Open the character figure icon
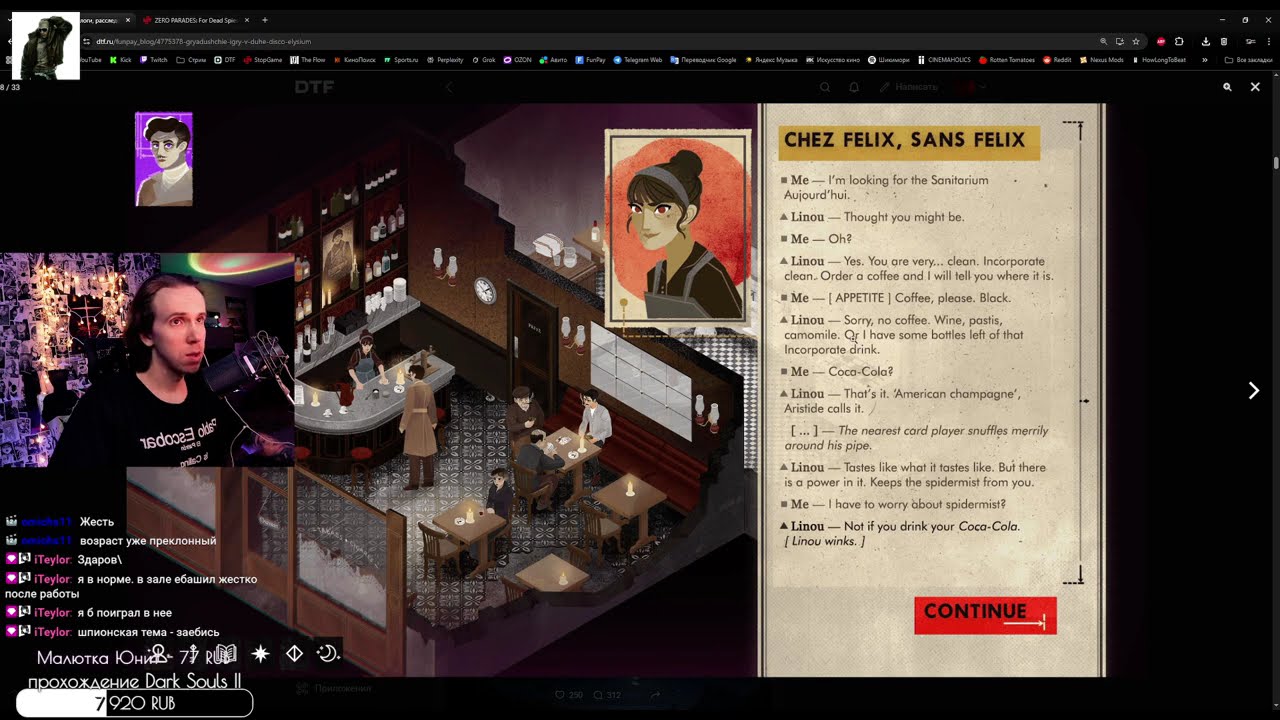Viewport: 1280px width, 720px height. click(x=158, y=654)
